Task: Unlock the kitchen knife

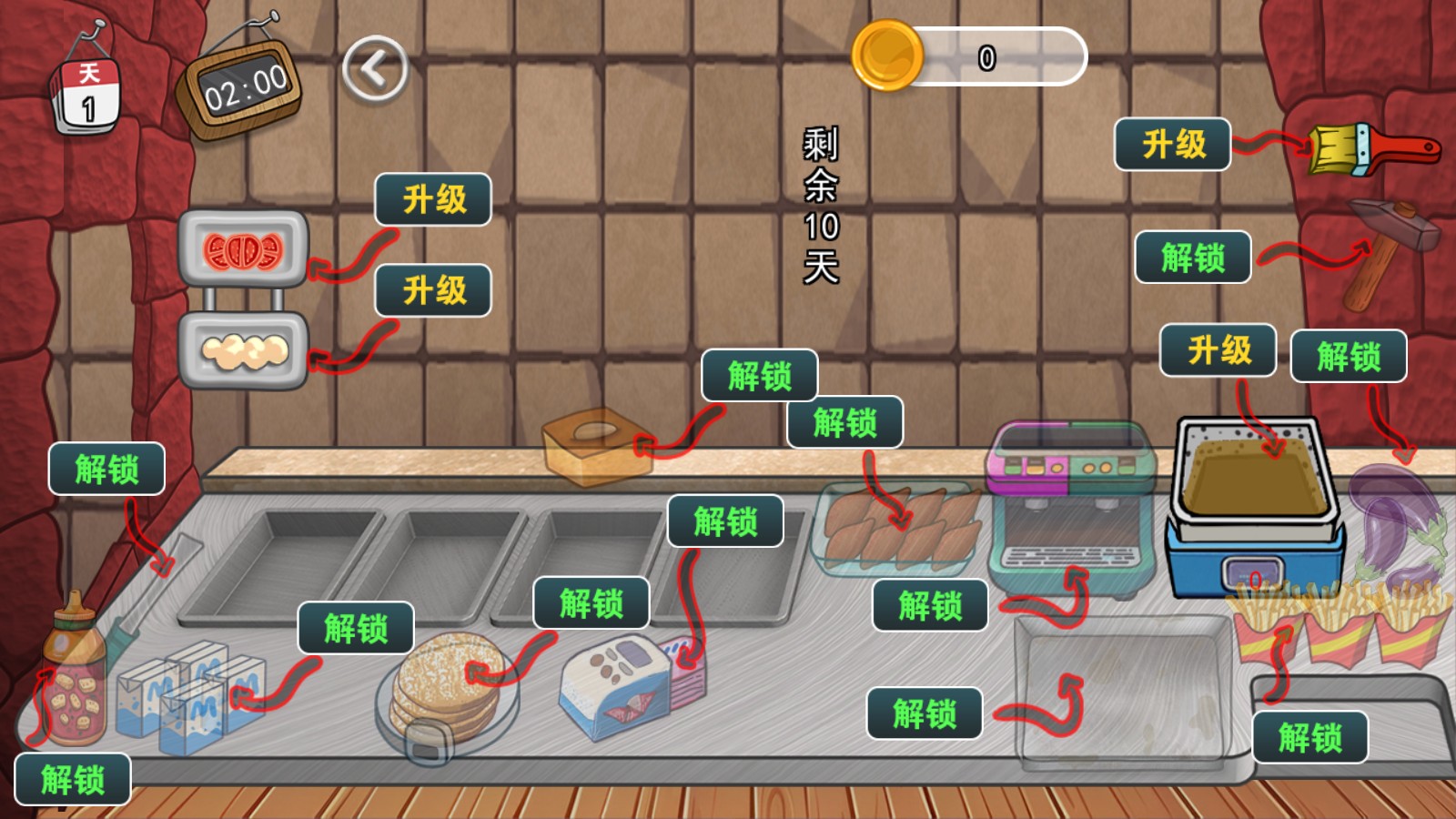Action: tap(106, 469)
